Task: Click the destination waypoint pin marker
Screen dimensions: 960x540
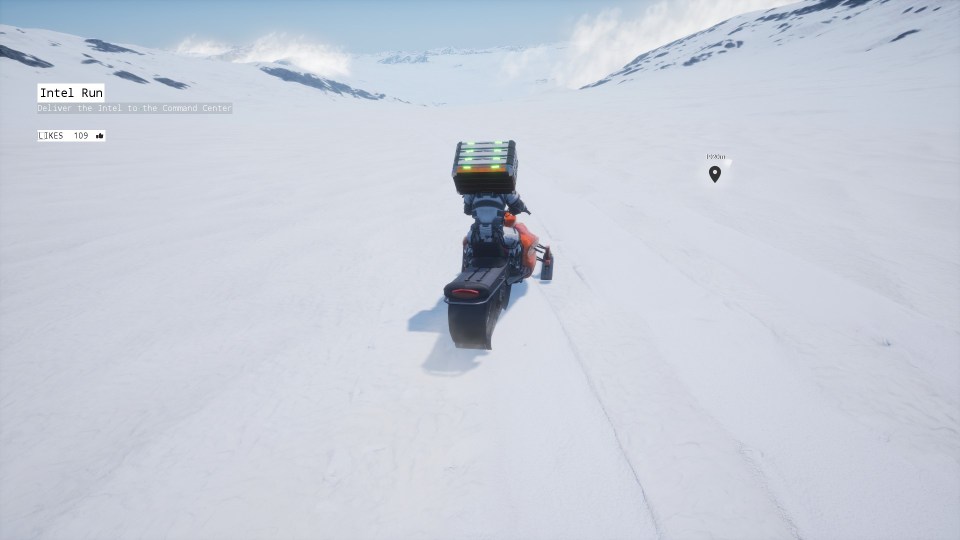Action: (x=714, y=174)
